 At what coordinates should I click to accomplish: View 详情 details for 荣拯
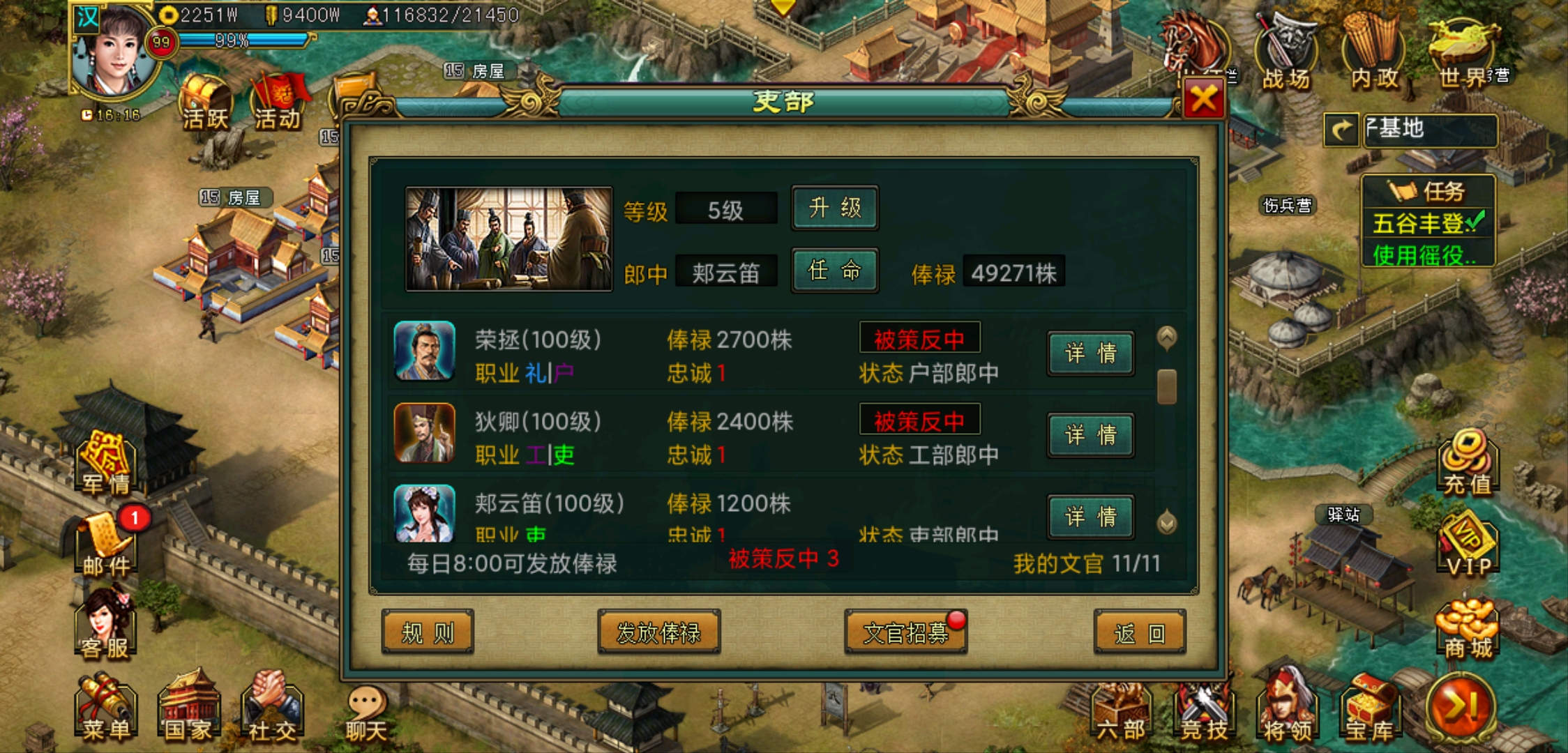(x=1090, y=353)
